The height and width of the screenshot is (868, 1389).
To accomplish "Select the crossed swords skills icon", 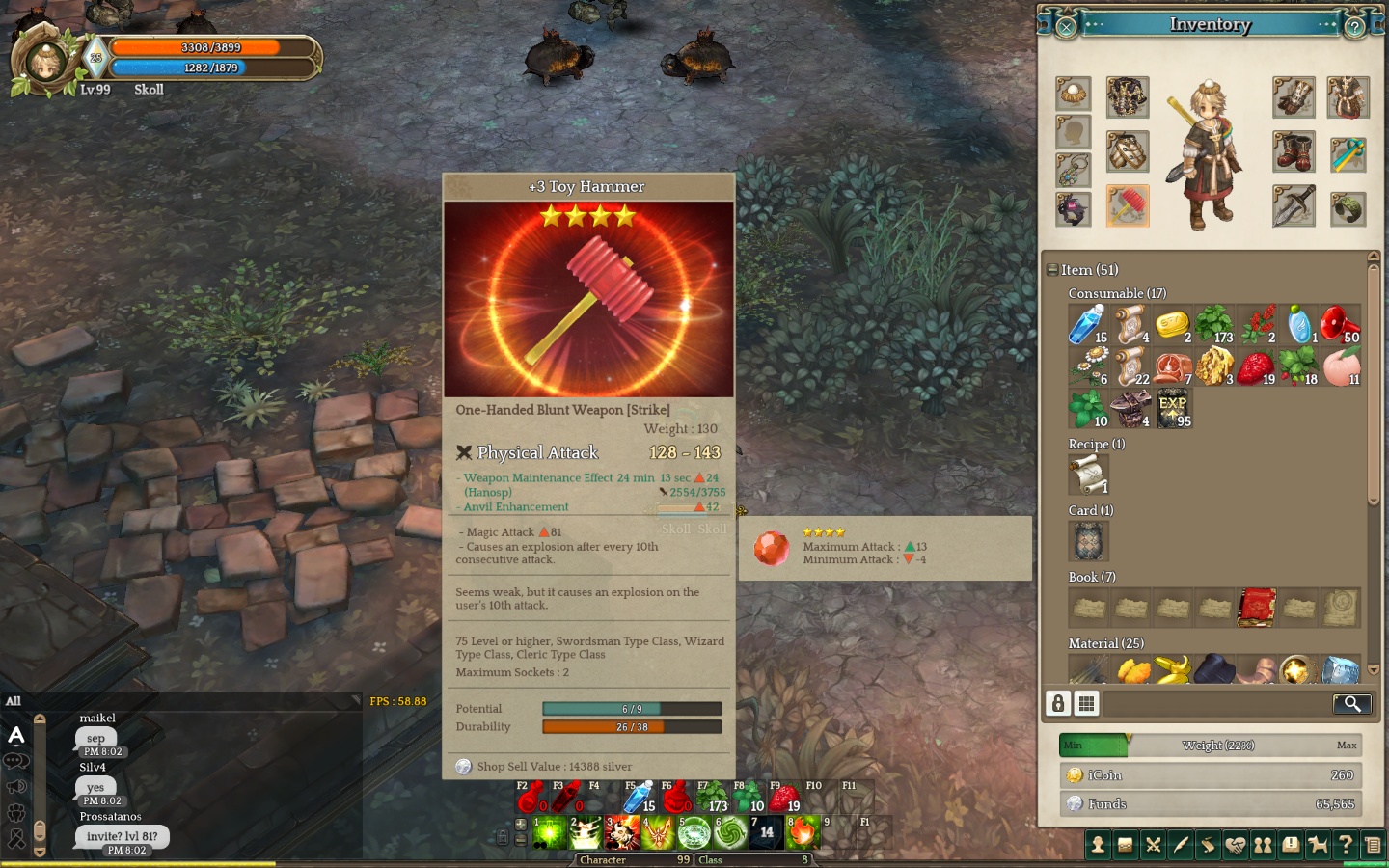I will [x=1154, y=845].
